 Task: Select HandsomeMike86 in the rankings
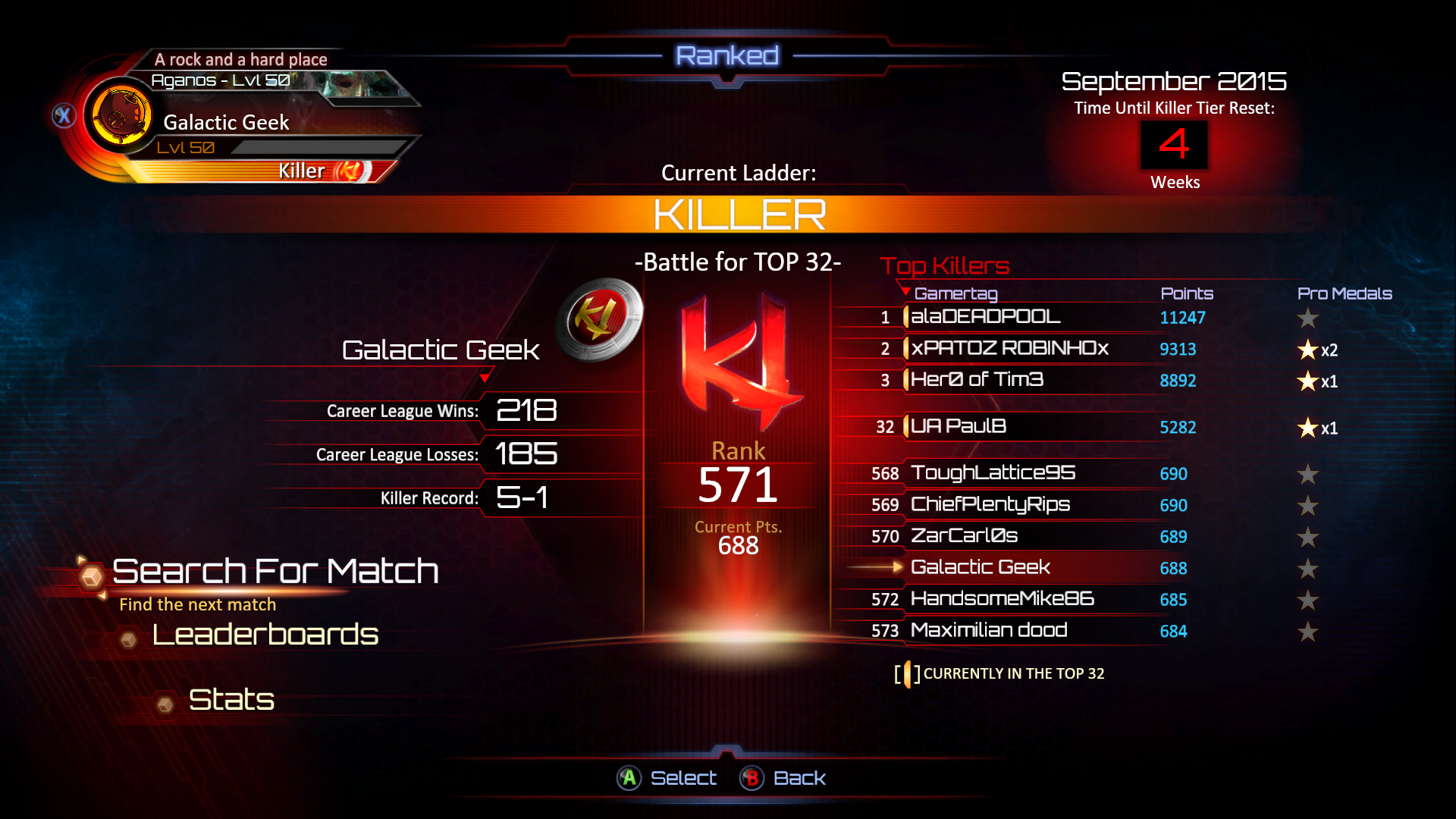pos(1002,599)
